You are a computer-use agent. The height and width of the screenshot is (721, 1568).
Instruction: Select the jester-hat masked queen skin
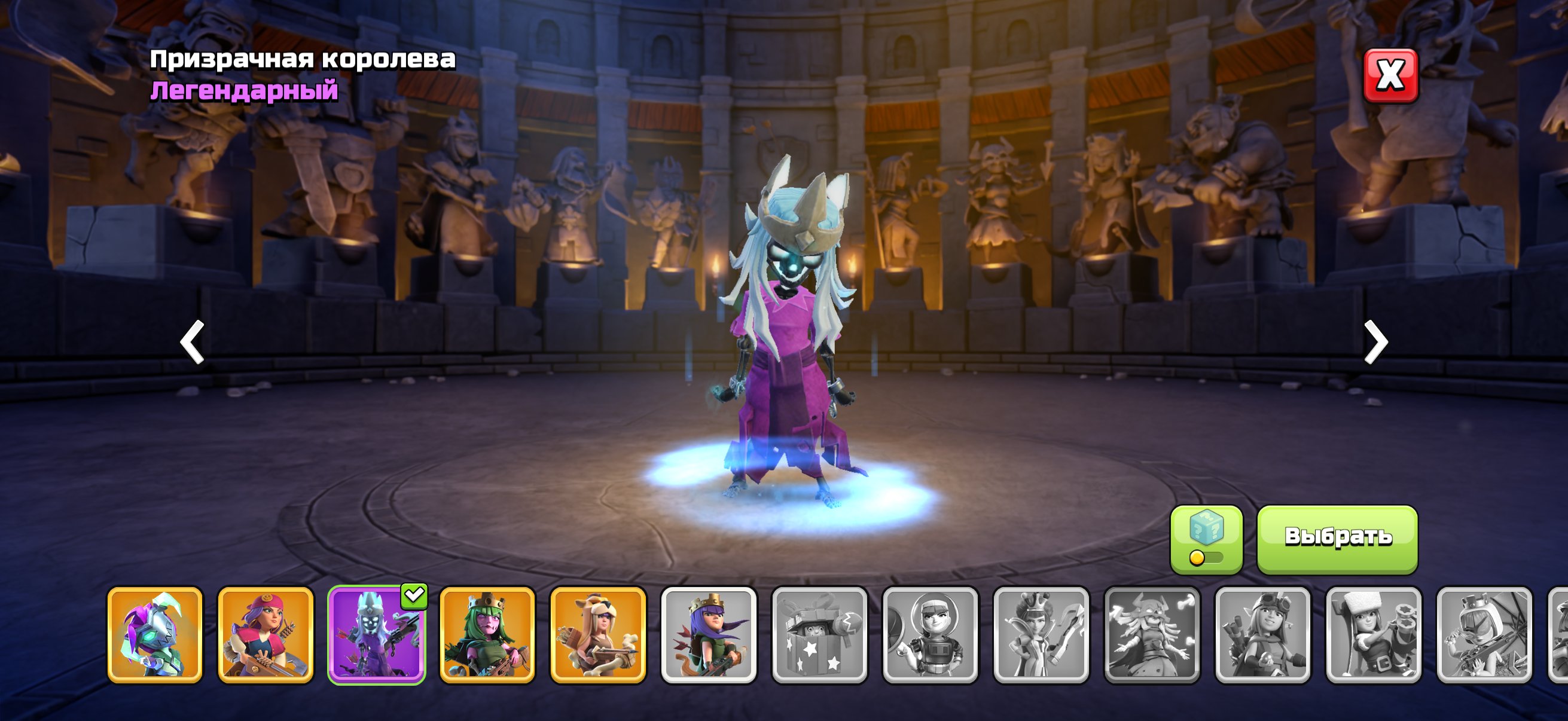(155, 634)
